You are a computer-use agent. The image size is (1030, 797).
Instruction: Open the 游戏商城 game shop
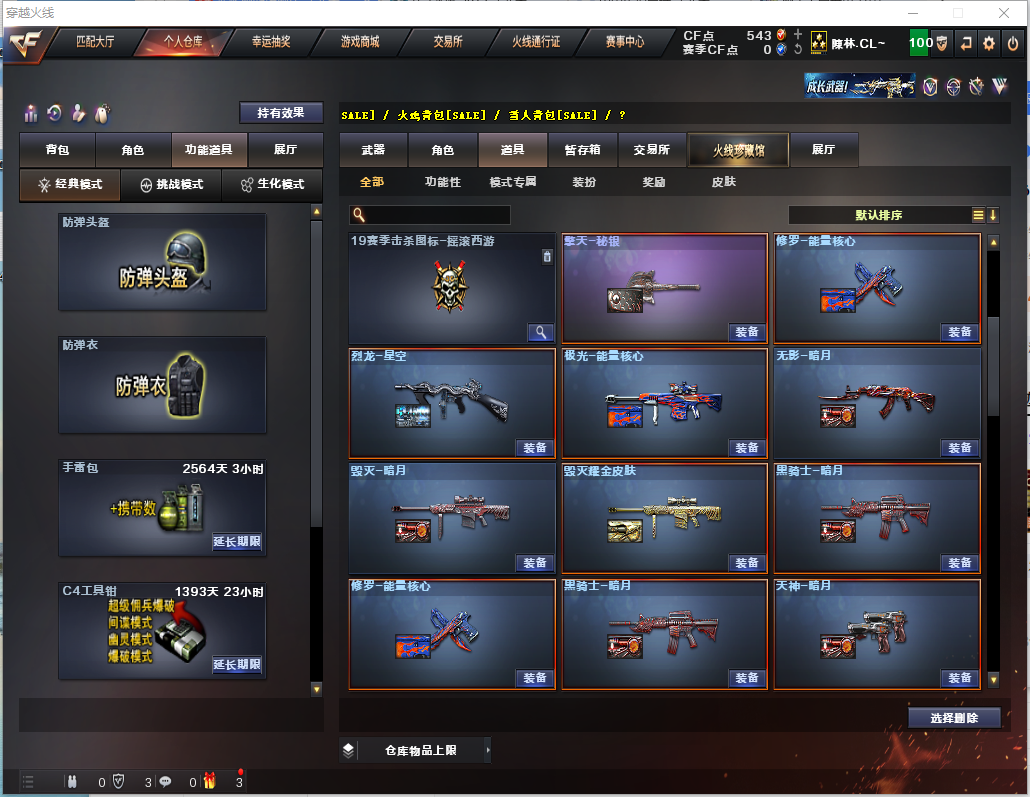(360, 42)
